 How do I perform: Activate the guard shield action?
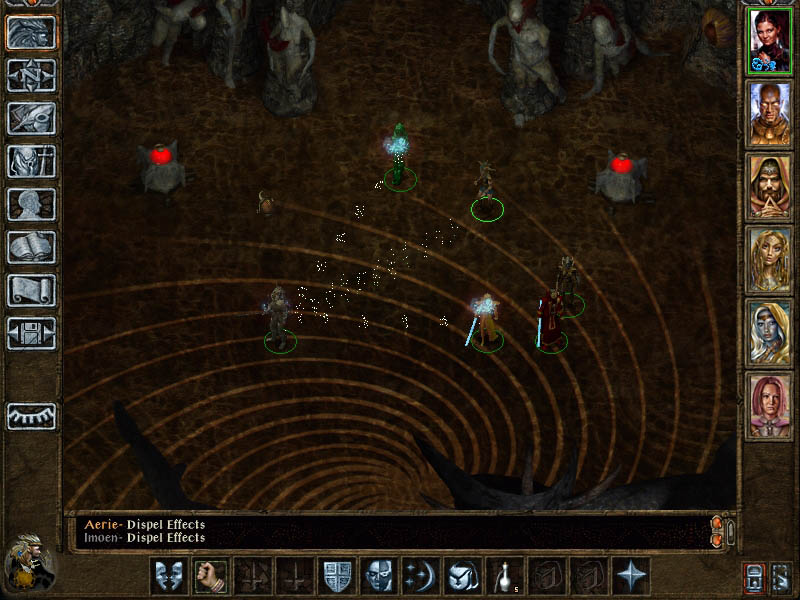[x=336, y=576]
